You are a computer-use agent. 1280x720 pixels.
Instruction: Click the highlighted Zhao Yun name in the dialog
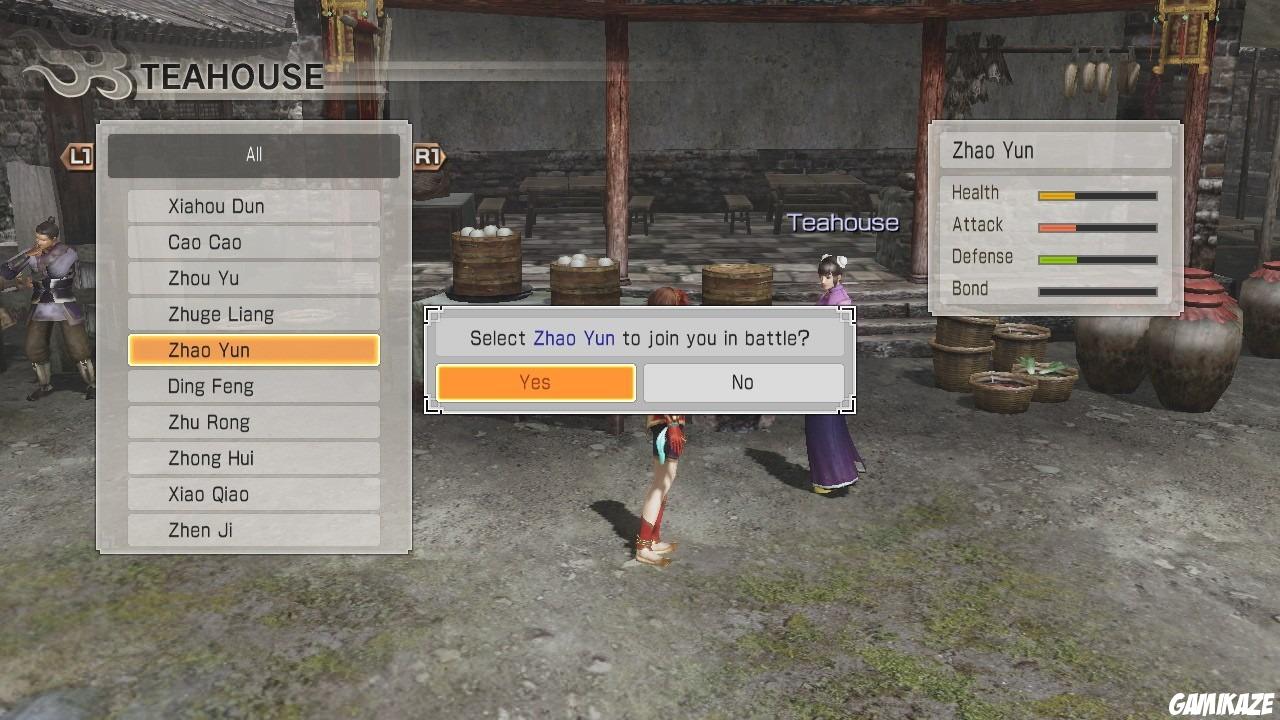pyautogui.click(x=573, y=337)
